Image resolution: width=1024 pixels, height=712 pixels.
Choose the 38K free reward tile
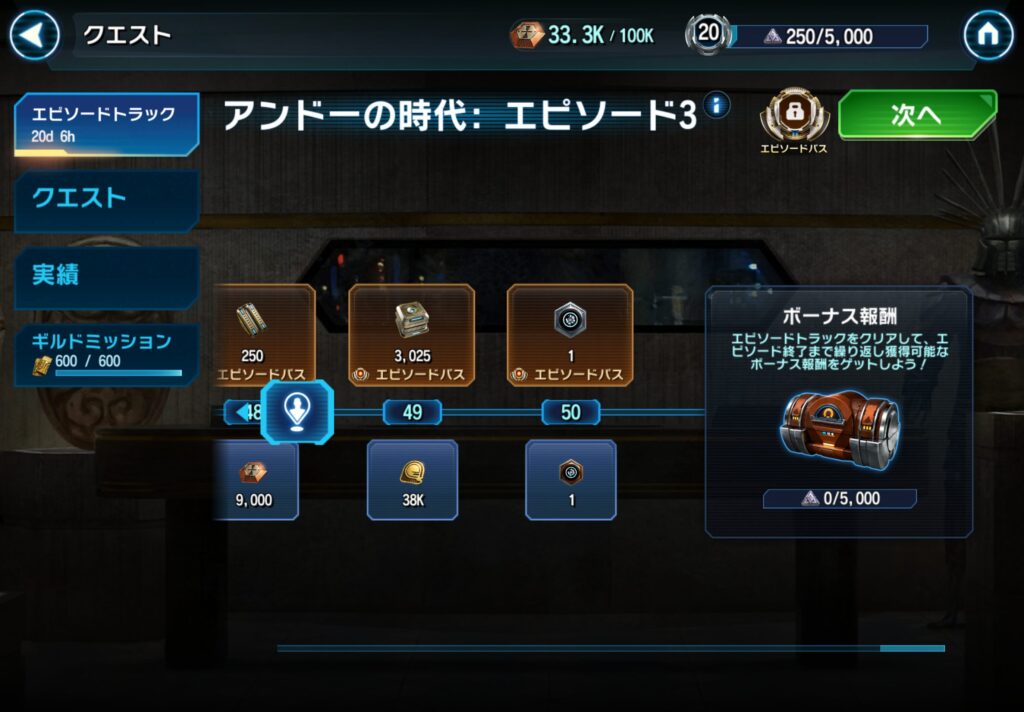pos(411,480)
